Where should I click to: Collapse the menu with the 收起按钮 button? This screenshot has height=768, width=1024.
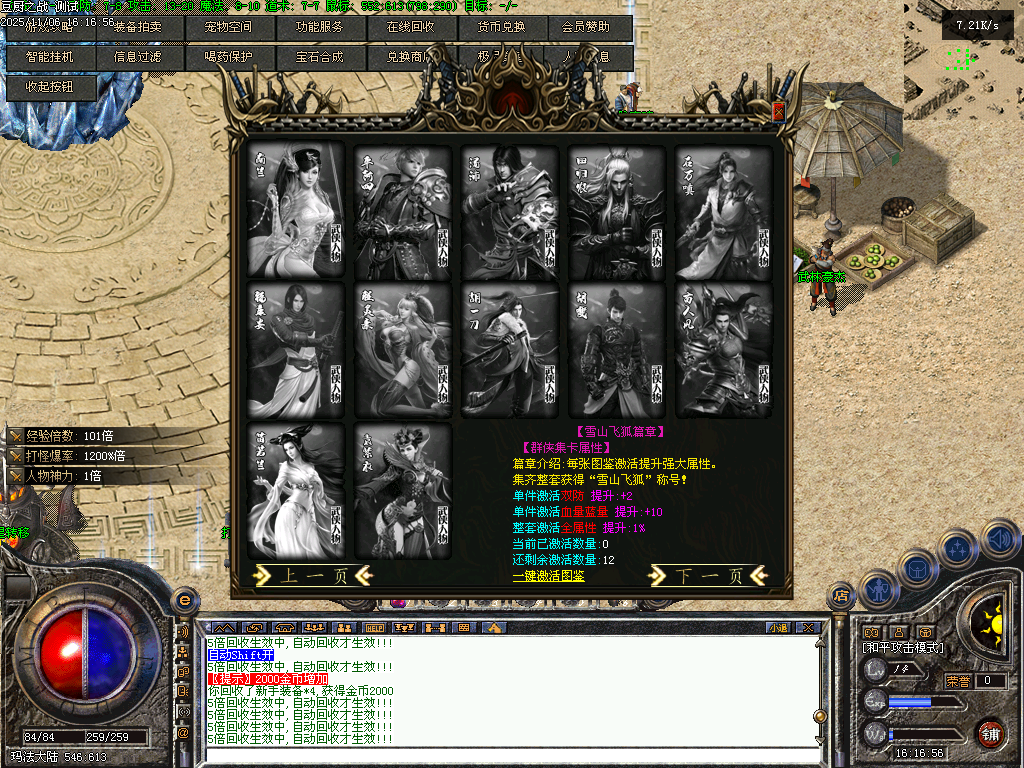(x=50, y=87)
